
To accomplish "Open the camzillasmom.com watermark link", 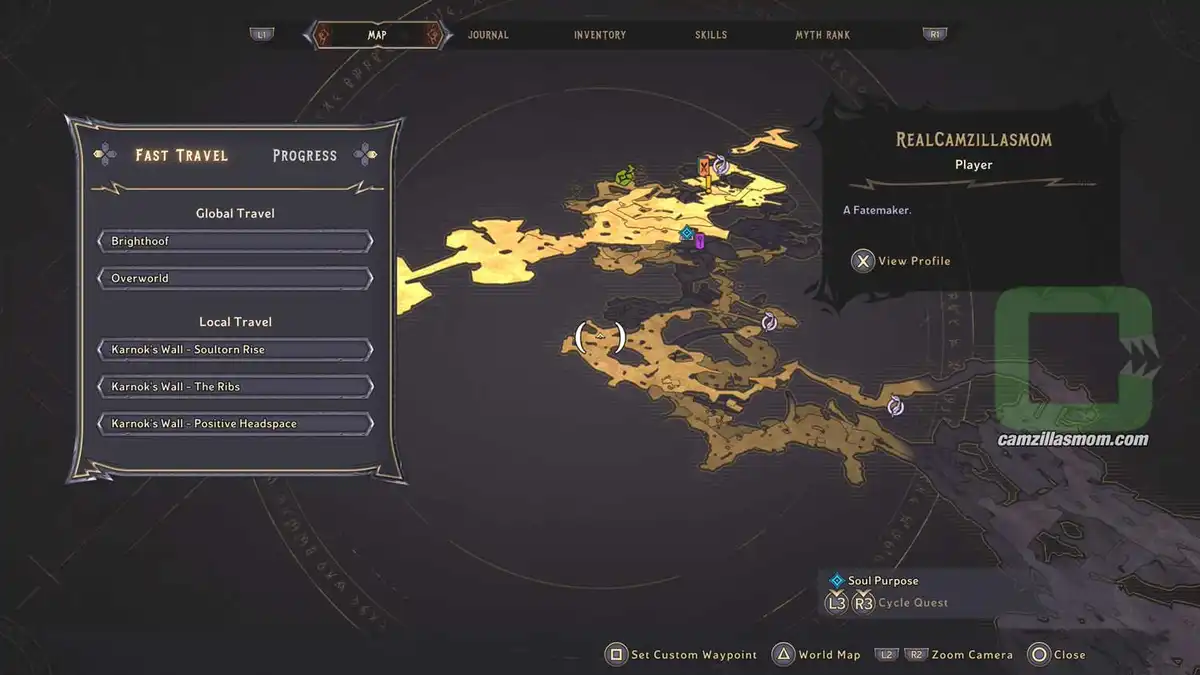I will point(1073,439).
